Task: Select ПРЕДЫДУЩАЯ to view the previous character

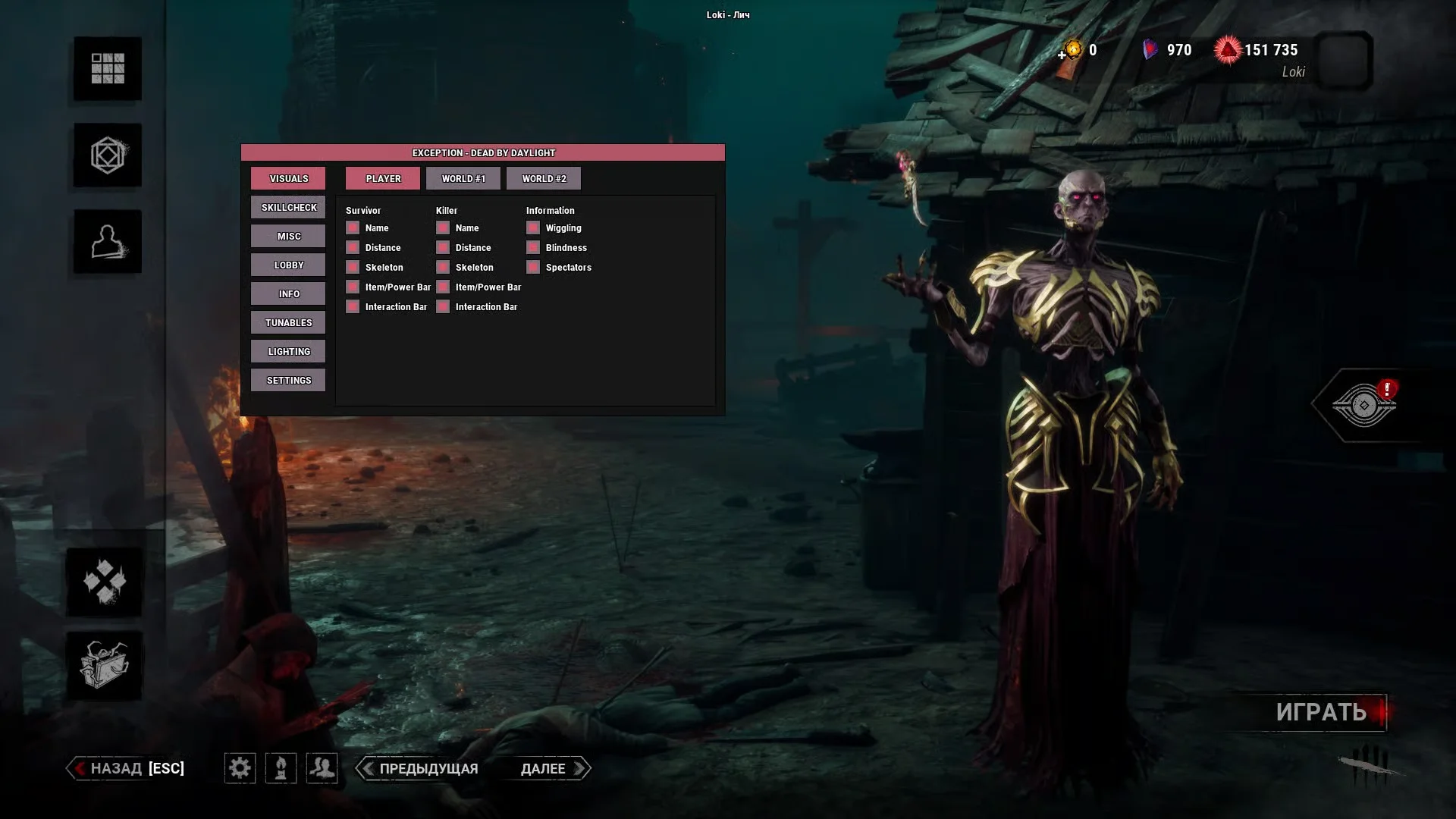Action: coord(419,768)
